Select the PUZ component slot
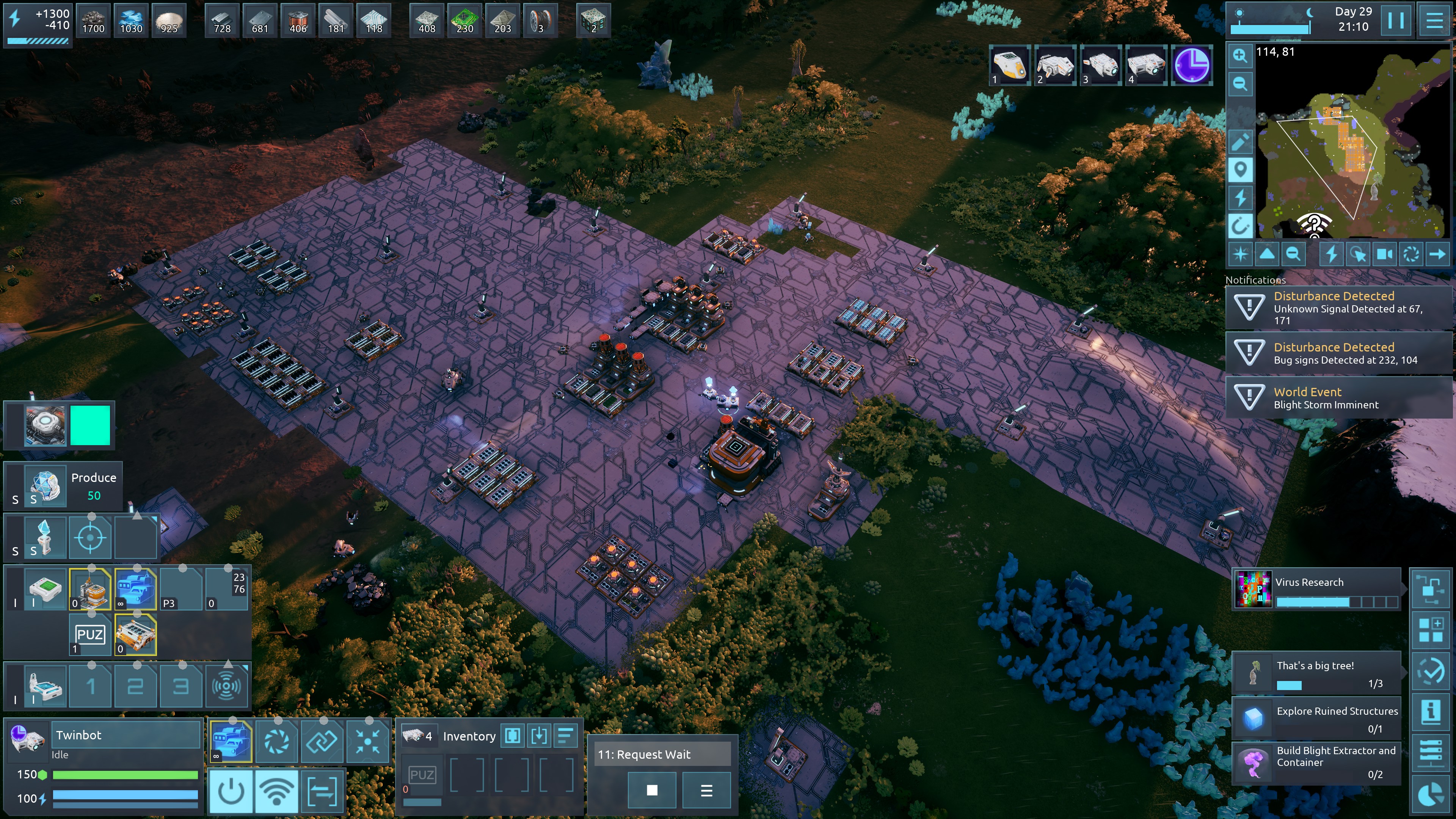 click(x=90, y=635)
